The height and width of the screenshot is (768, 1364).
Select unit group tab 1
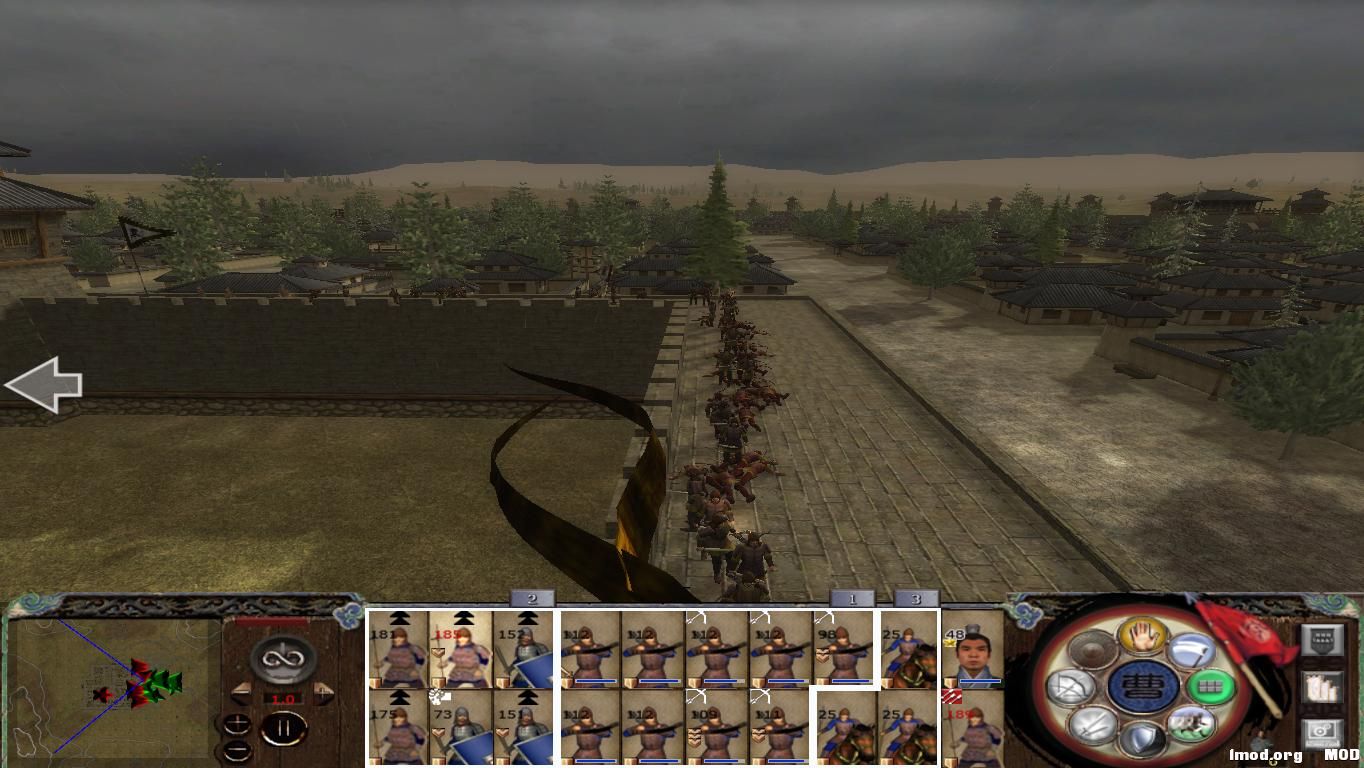(851, 599)
